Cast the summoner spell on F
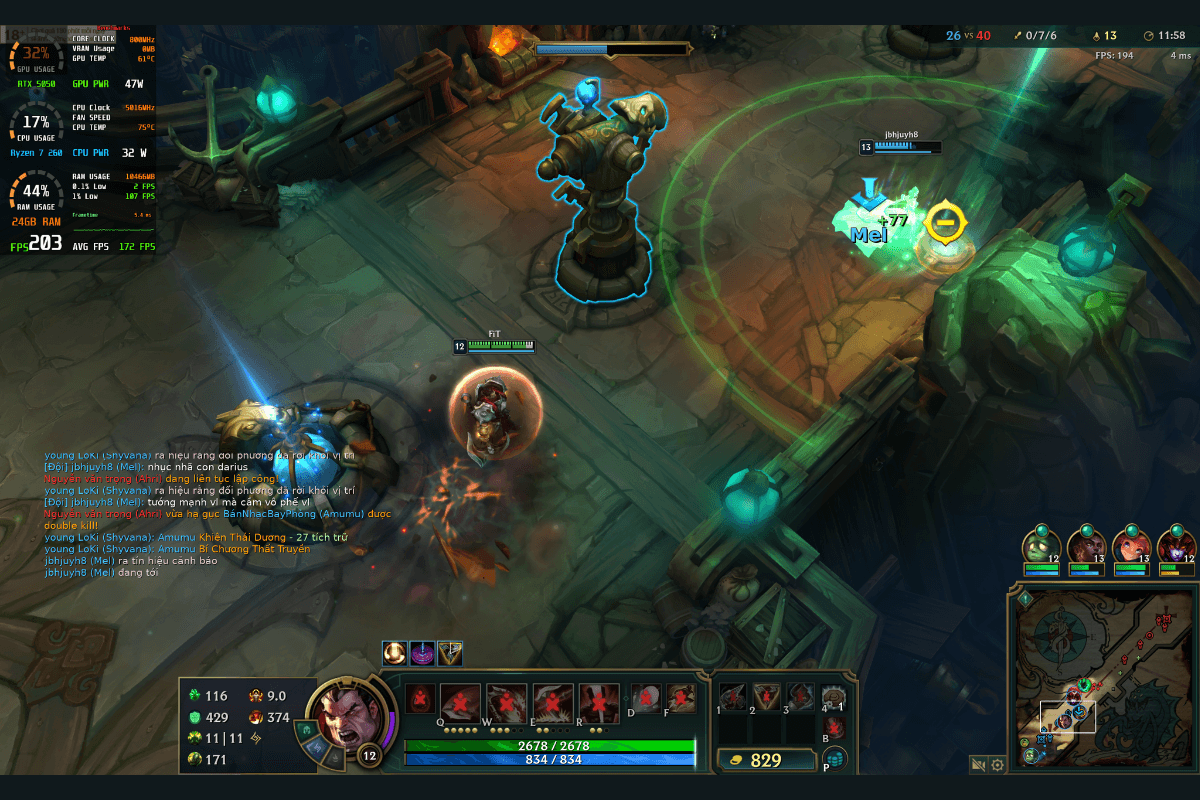Viewport: 1200px width, 800px height. pos(681,698)
